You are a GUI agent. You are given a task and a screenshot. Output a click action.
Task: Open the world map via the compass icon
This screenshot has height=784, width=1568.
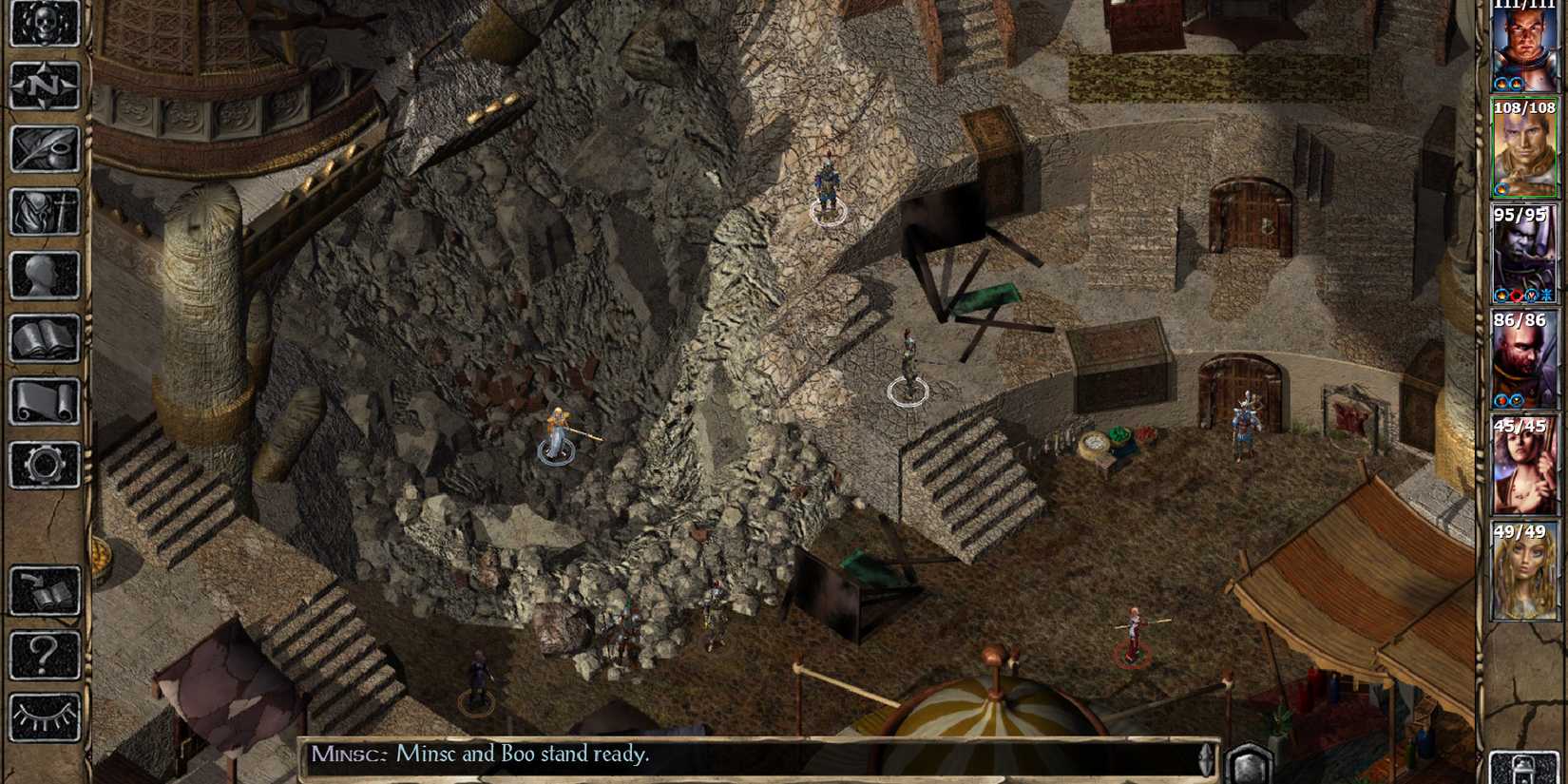(45, 87)
